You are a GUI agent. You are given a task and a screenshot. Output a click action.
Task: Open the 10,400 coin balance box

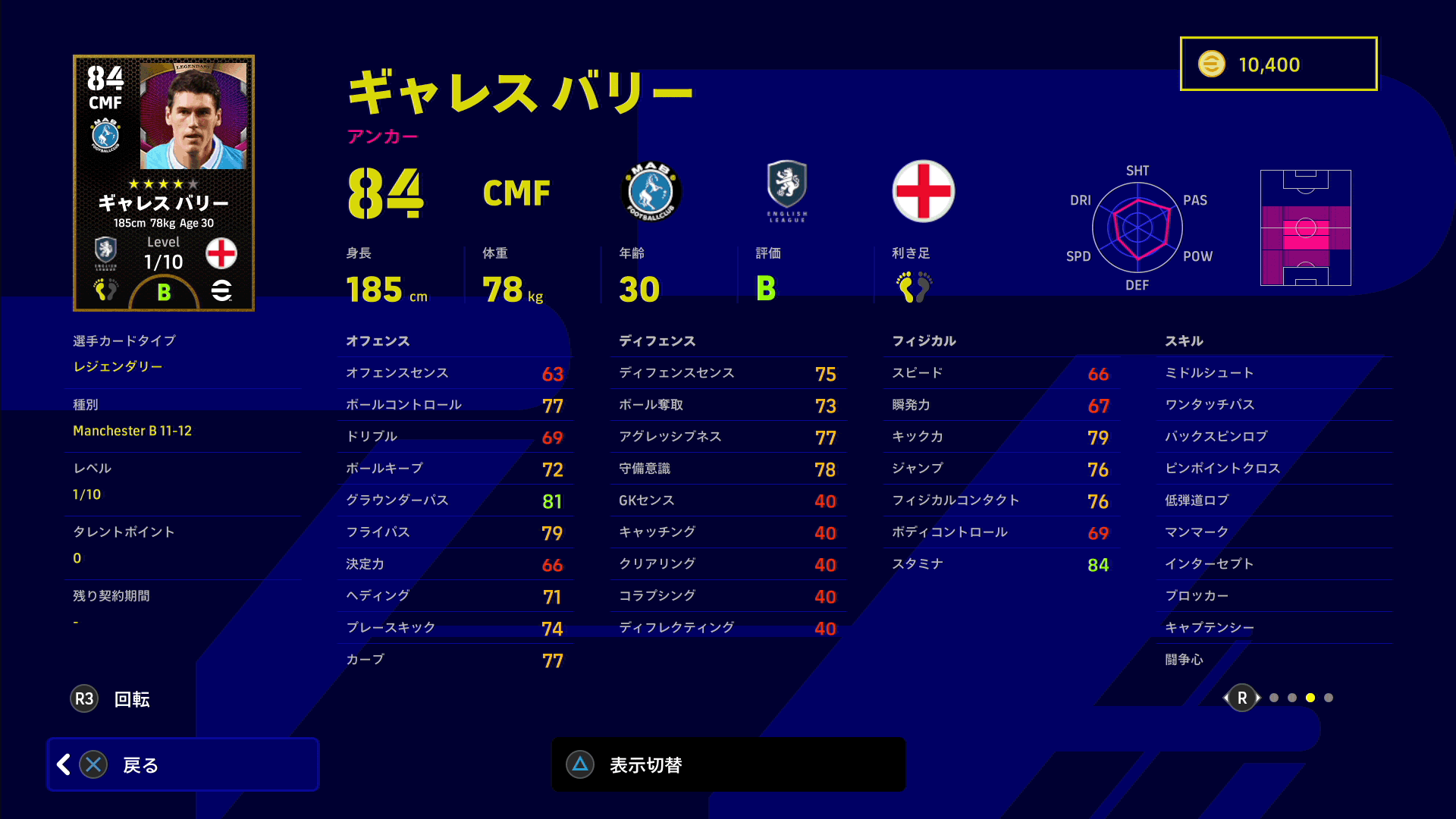pos(1279,64)
